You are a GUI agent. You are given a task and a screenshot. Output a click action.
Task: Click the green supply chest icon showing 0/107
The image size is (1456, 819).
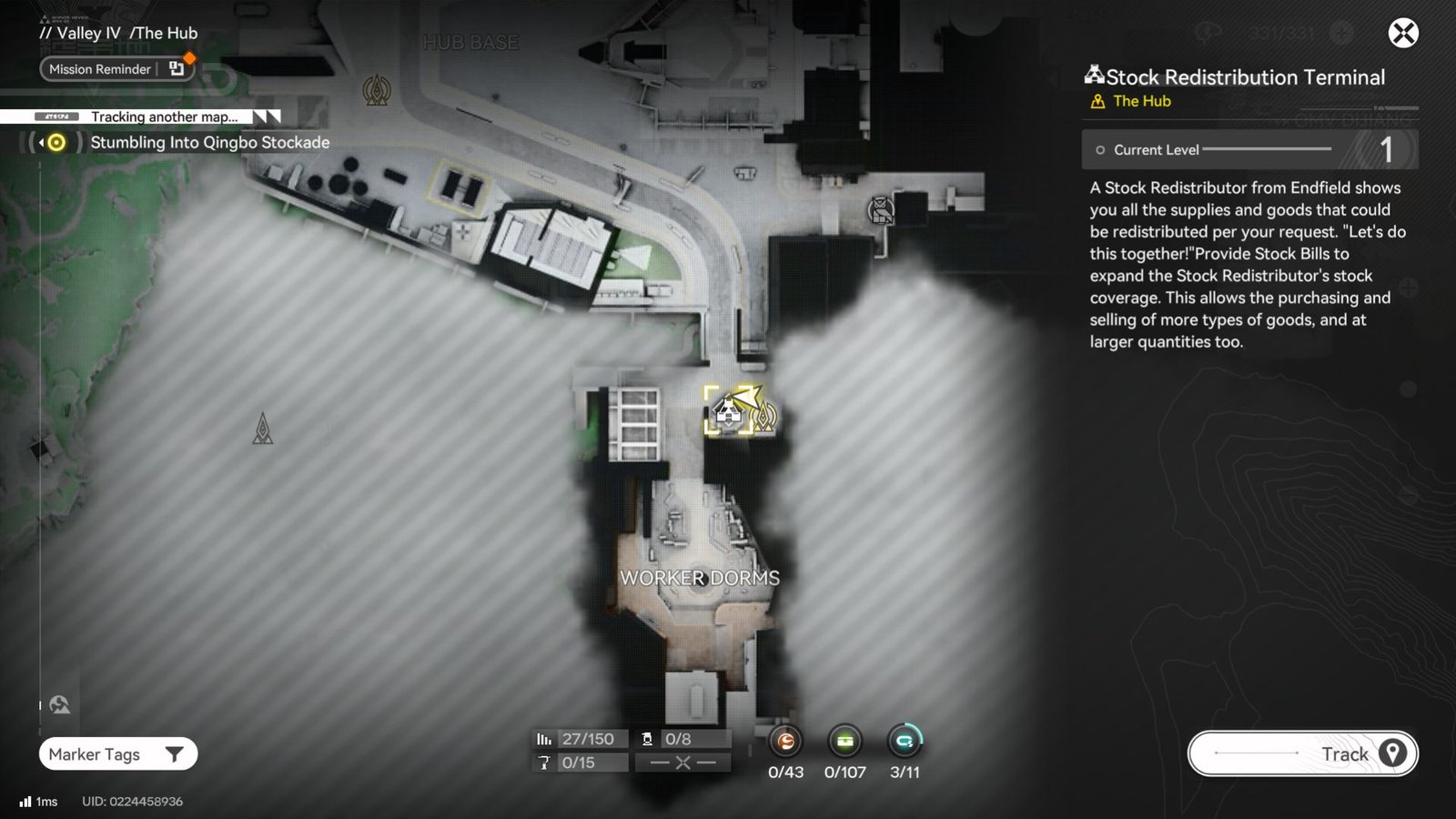click(844, 742)
